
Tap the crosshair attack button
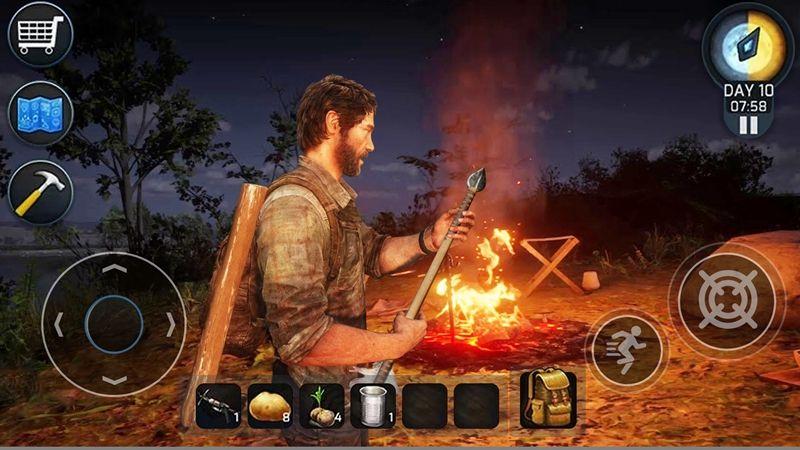pos(727,297)
